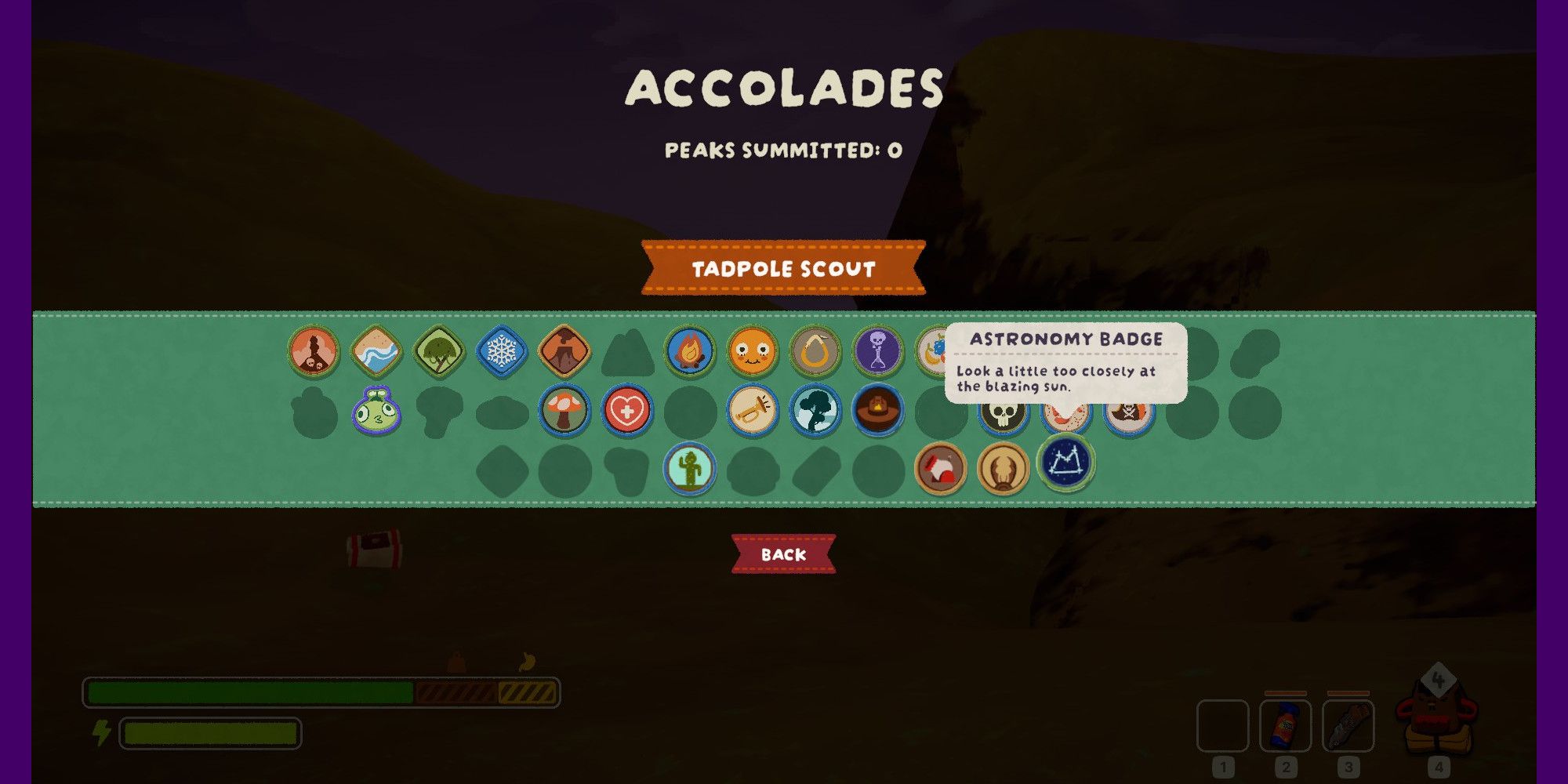Click the orange smiling face badge

point(752,351)
